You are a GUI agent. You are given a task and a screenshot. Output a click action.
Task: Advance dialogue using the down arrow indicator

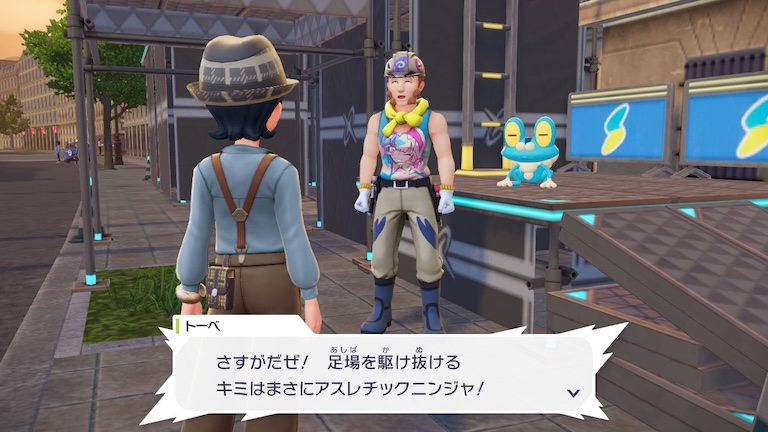pos(573,393)
